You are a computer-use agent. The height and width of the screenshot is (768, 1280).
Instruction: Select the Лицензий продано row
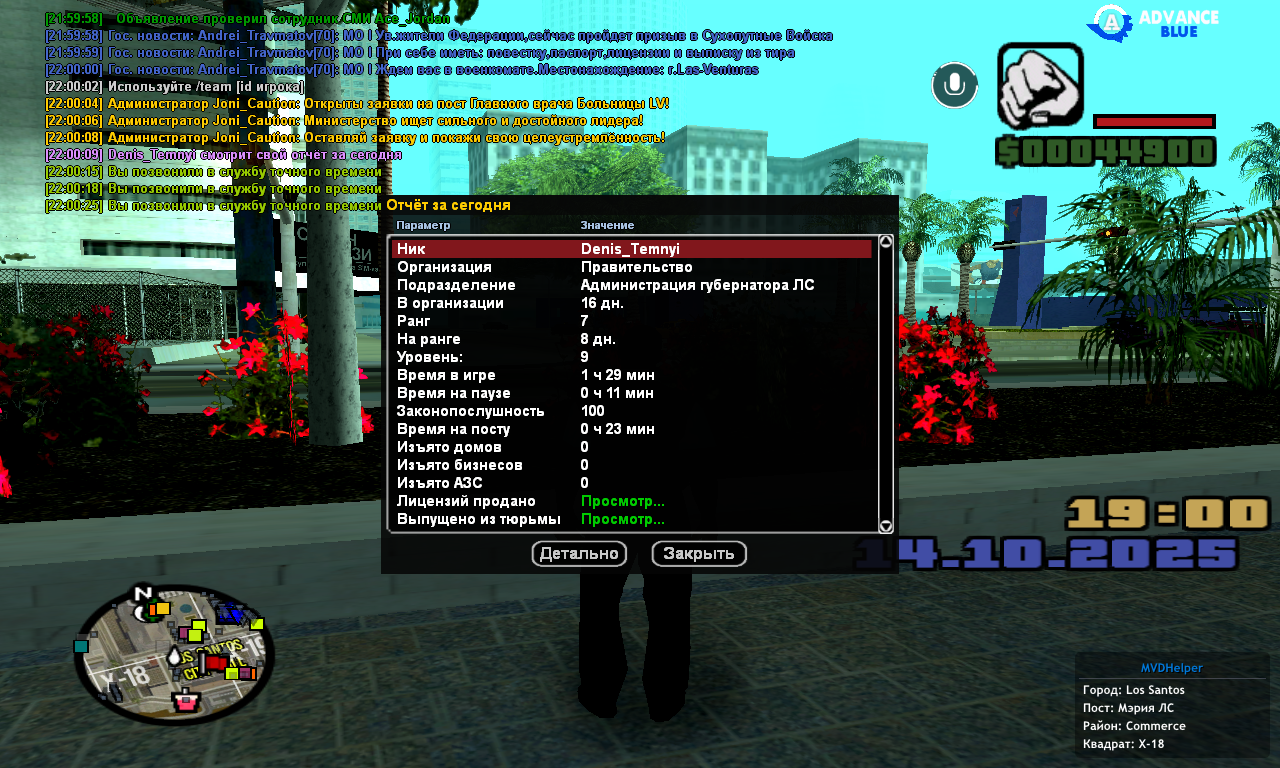(x=630, y=501)
